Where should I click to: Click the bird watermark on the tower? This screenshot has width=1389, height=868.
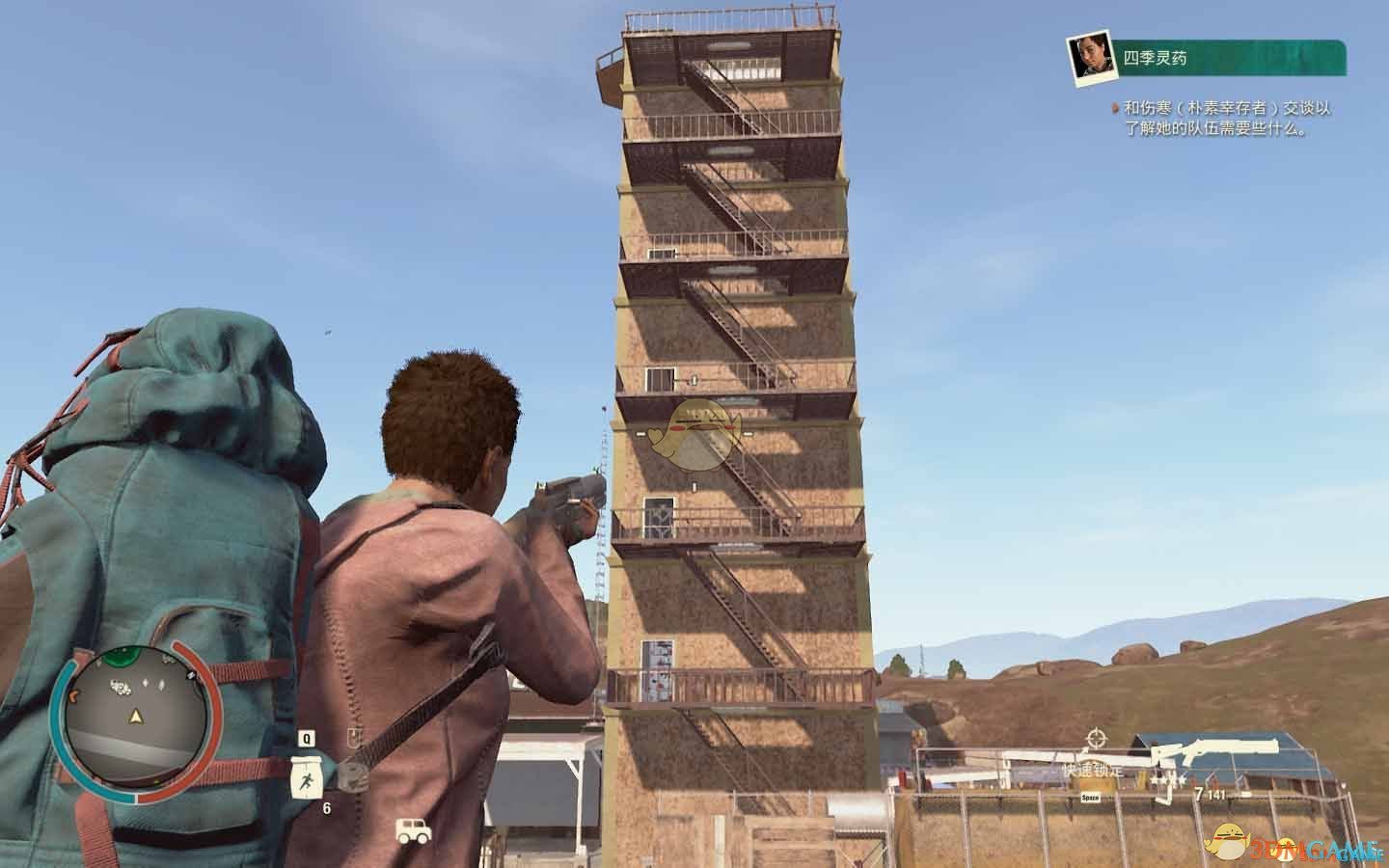tap(696, 434)
